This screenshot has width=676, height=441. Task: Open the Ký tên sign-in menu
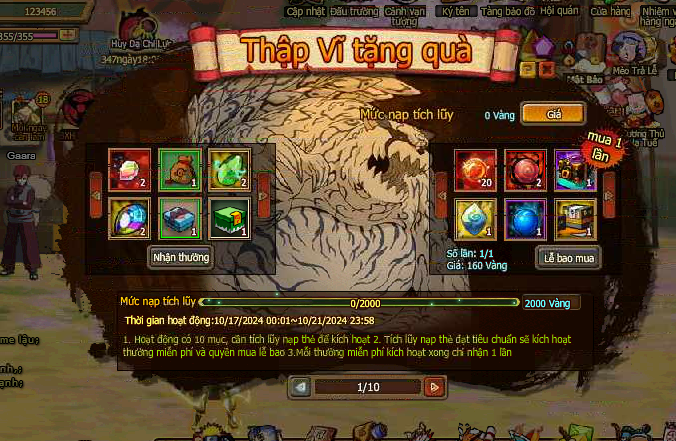(x=456, y=10)
